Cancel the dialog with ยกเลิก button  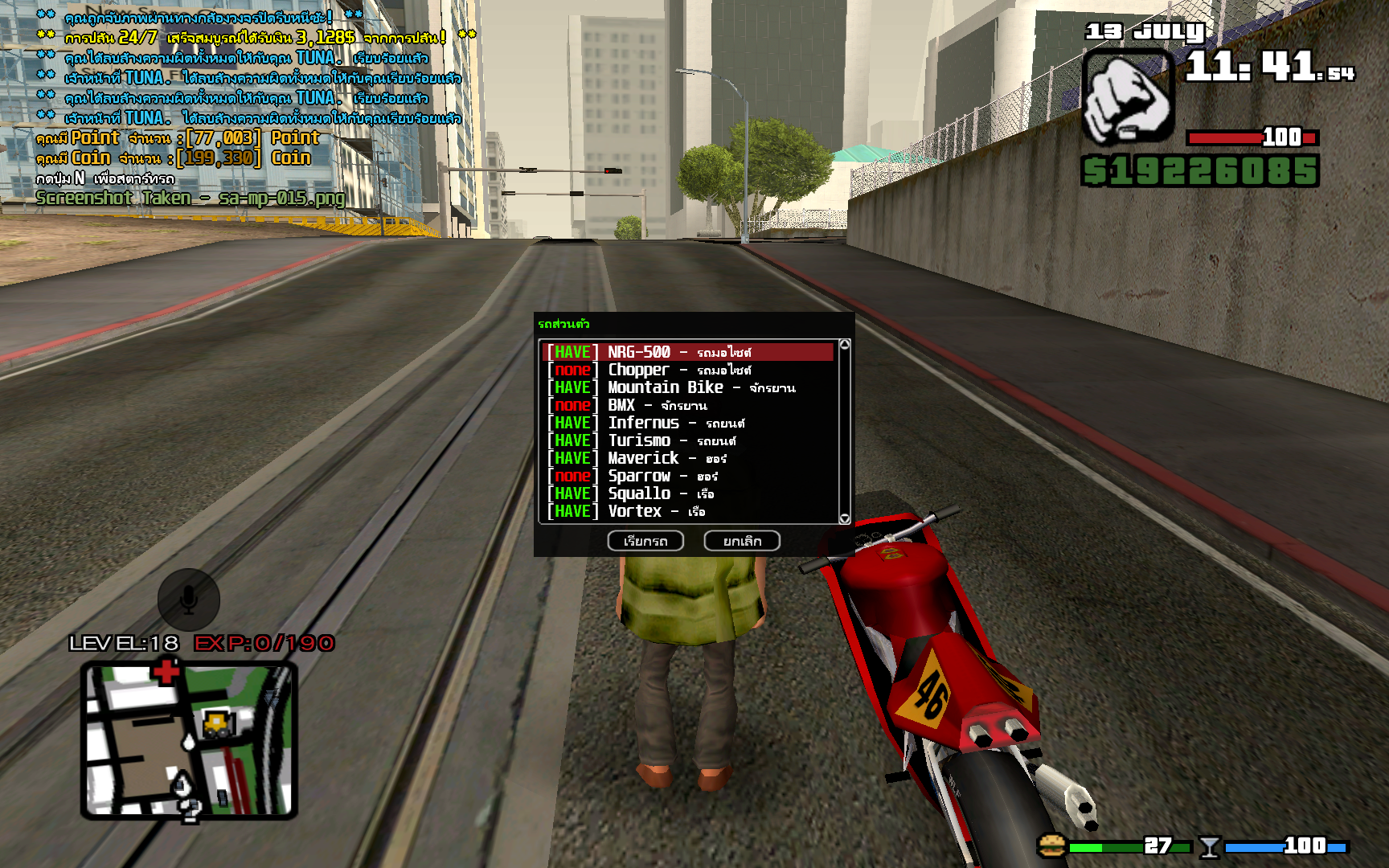(742, 541)
